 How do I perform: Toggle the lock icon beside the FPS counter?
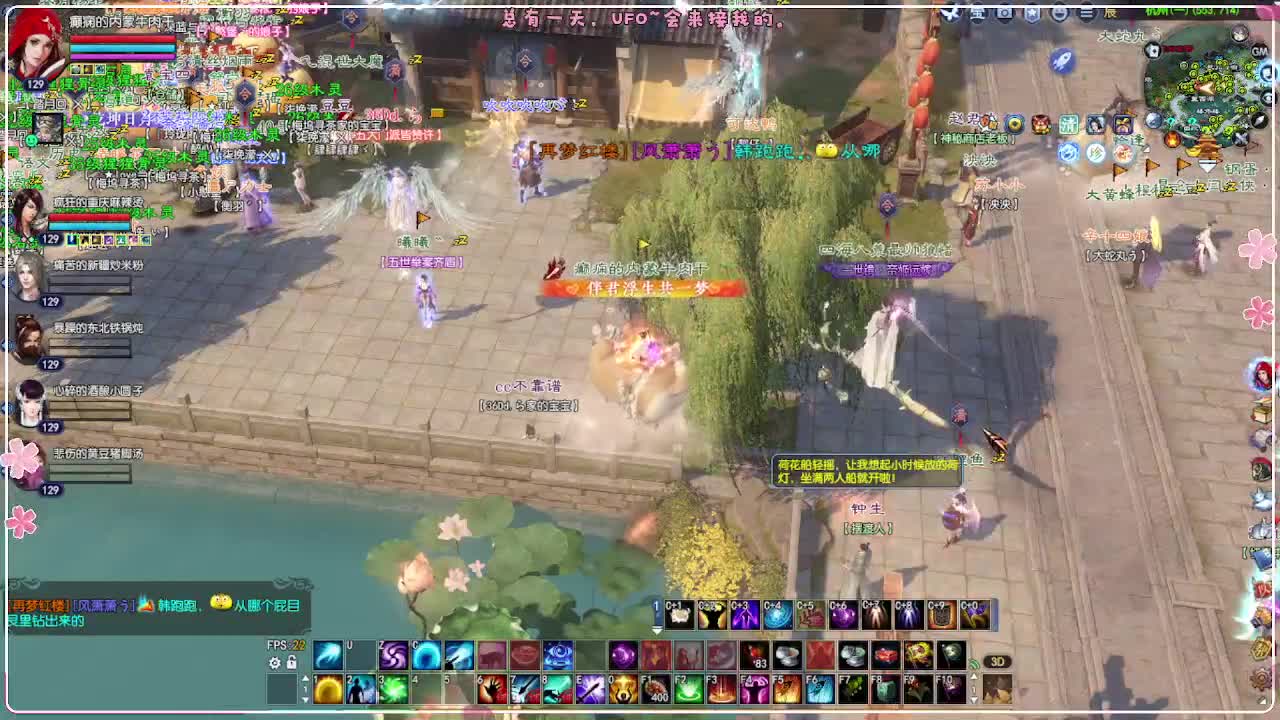pyautogui.click(x=293, y=664)
